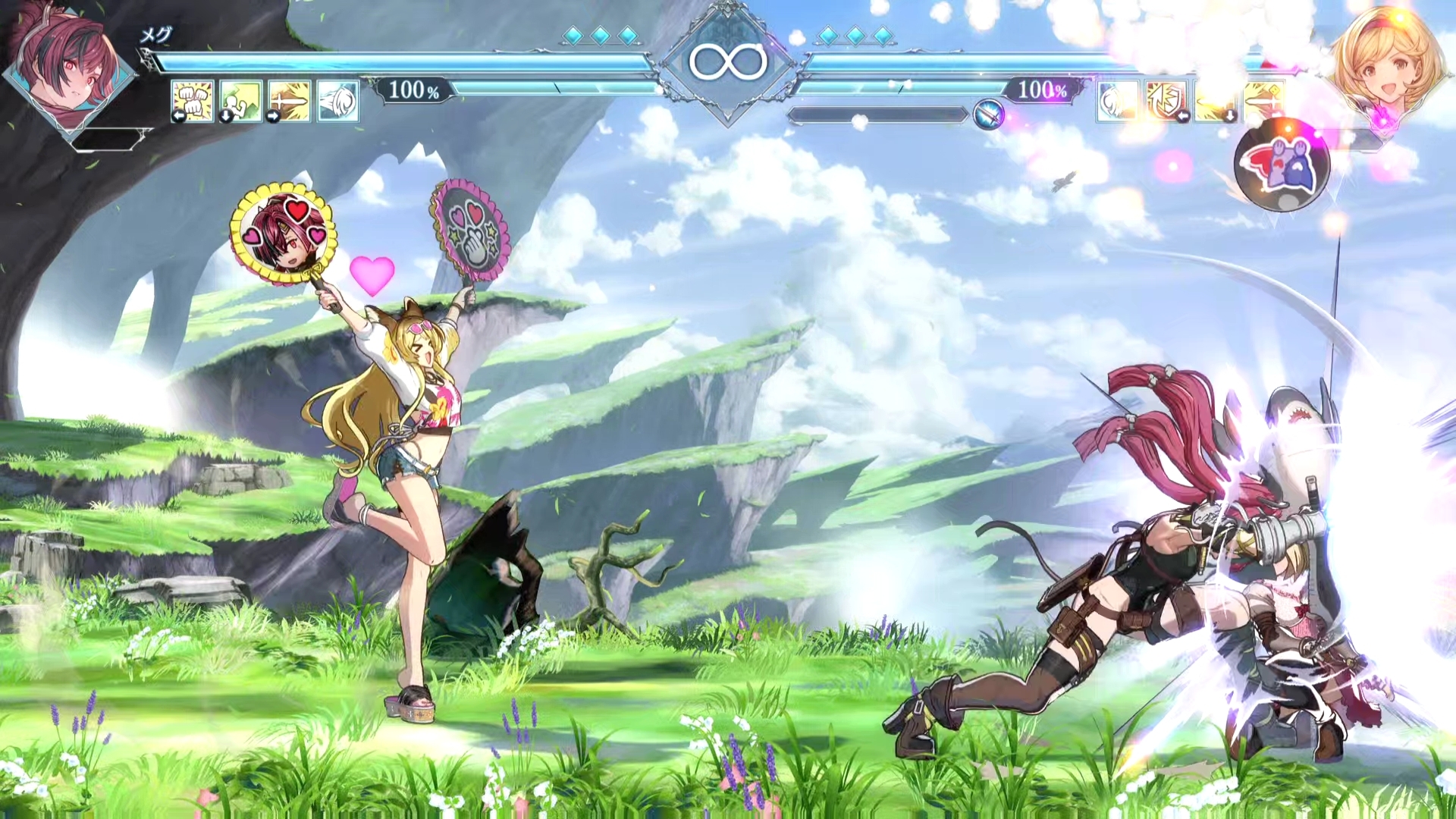Screen dimensions: 1456x819
Task: Activate the shield counter skill icon
Action: click(1166, 101)
